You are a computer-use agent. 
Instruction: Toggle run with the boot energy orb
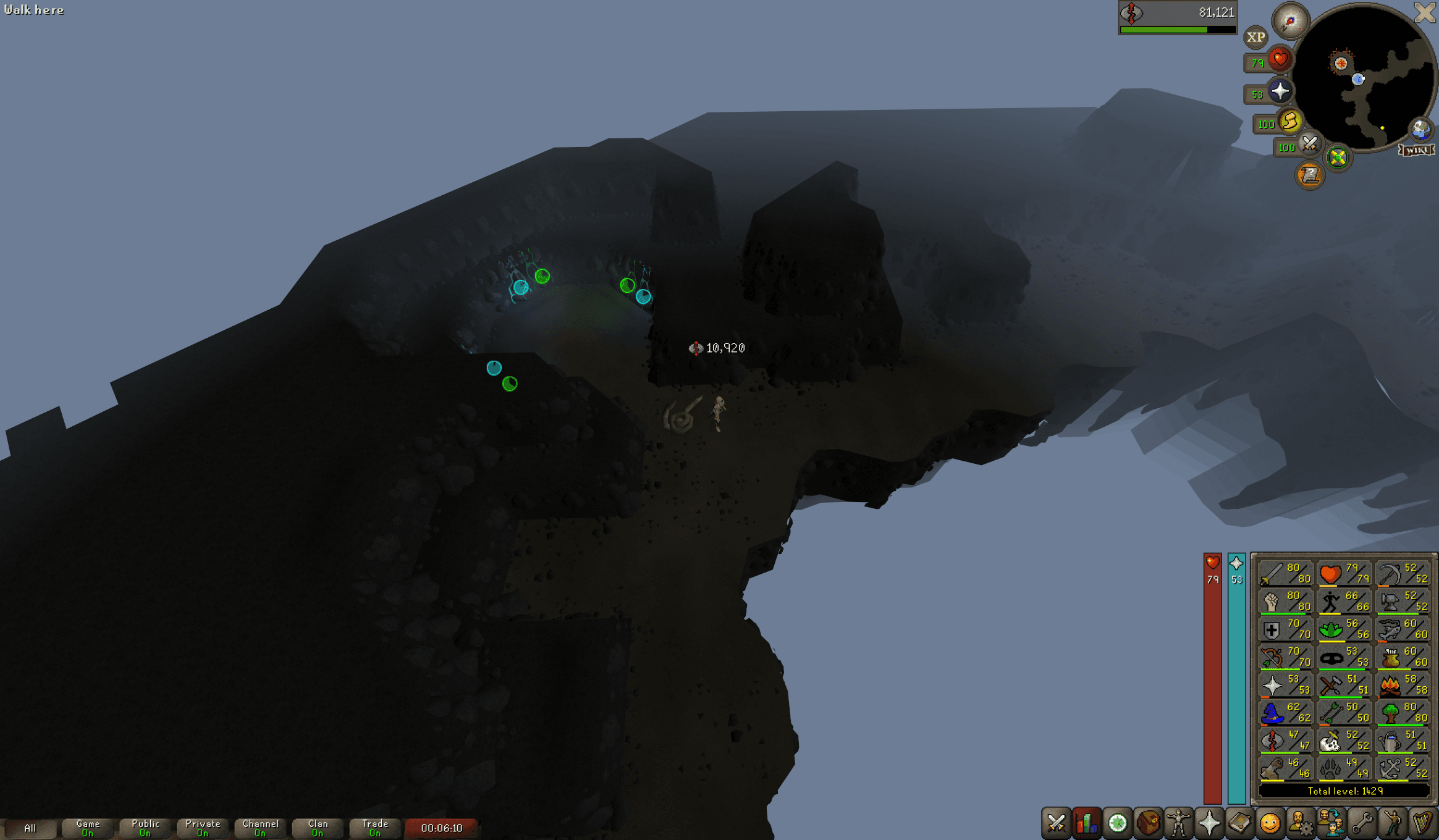pos(1289,122)
